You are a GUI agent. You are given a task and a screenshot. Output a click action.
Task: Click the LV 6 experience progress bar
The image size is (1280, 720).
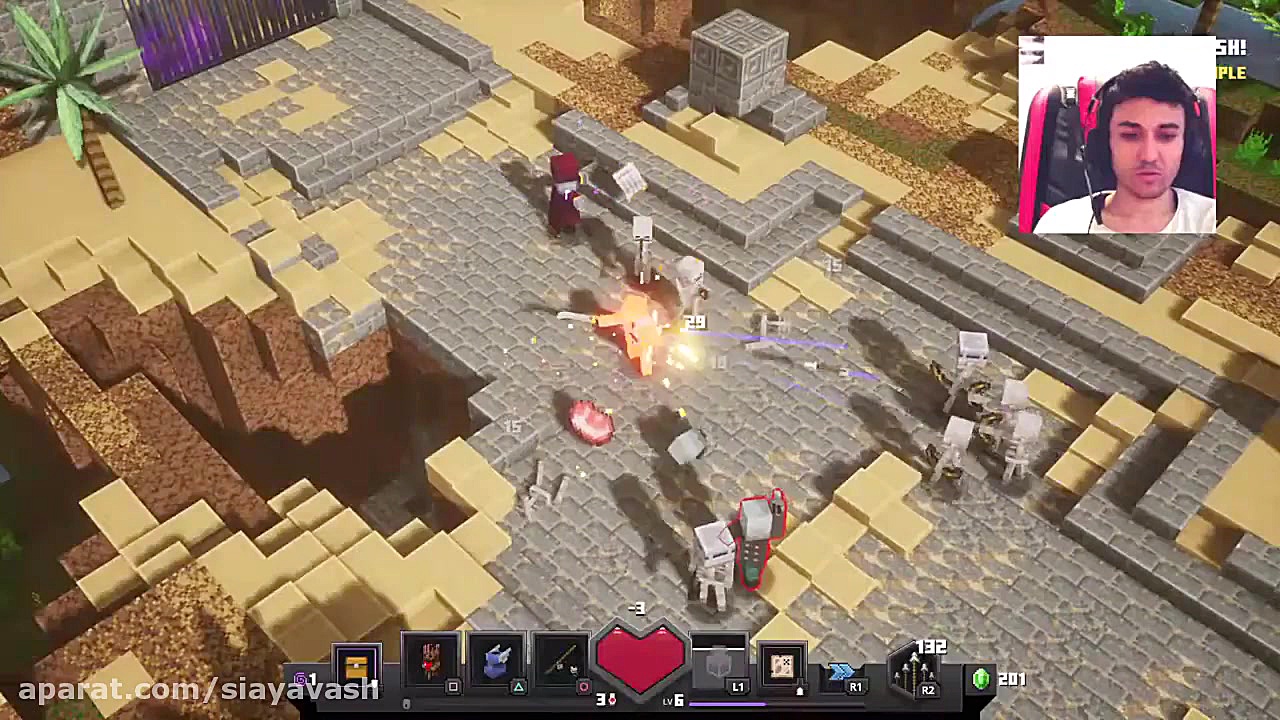(x=760, y=703)
